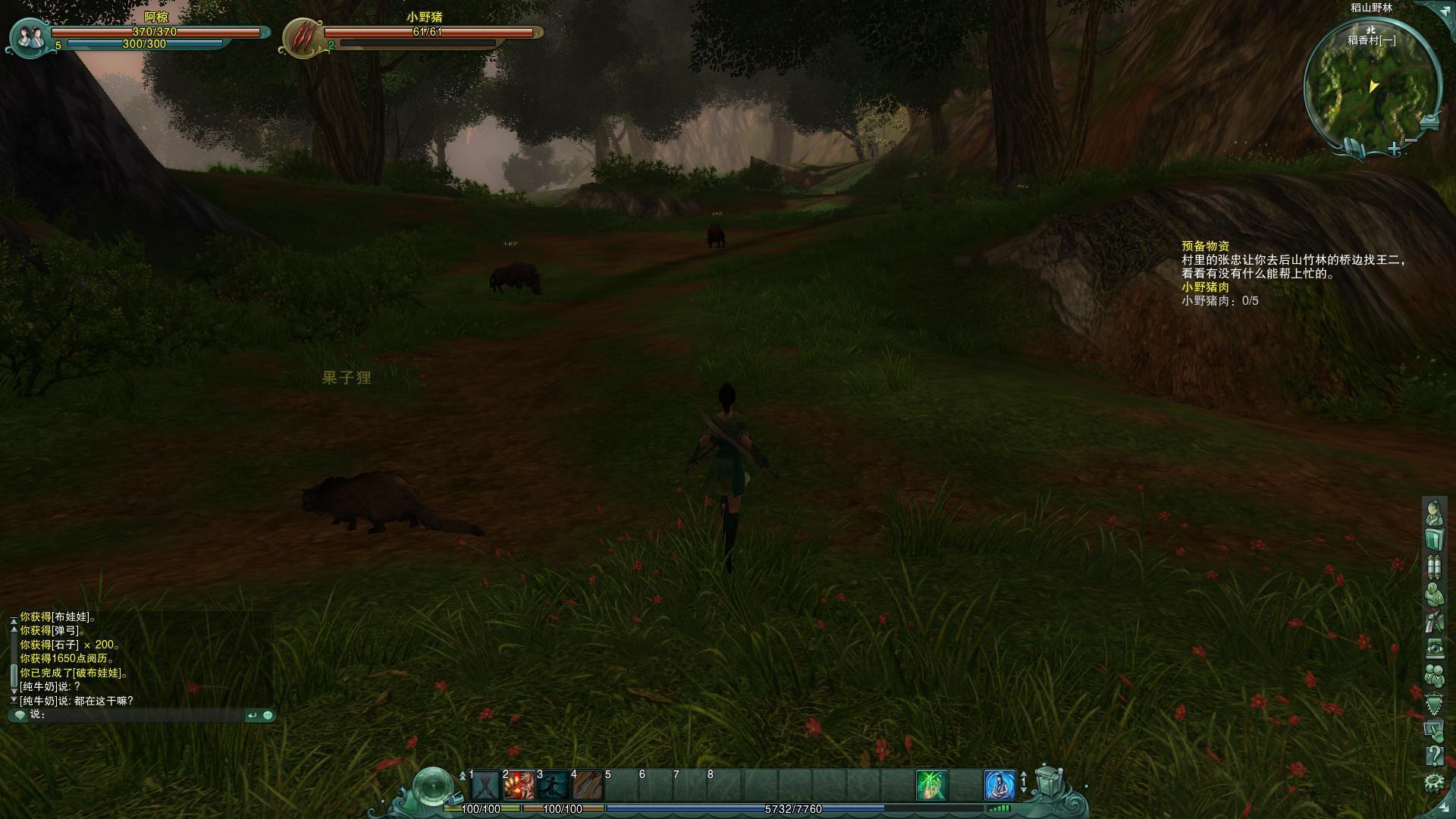The width and height of the screenshot is (1456, 819).
Task: Open the character panel icon
Action: 1433,513
